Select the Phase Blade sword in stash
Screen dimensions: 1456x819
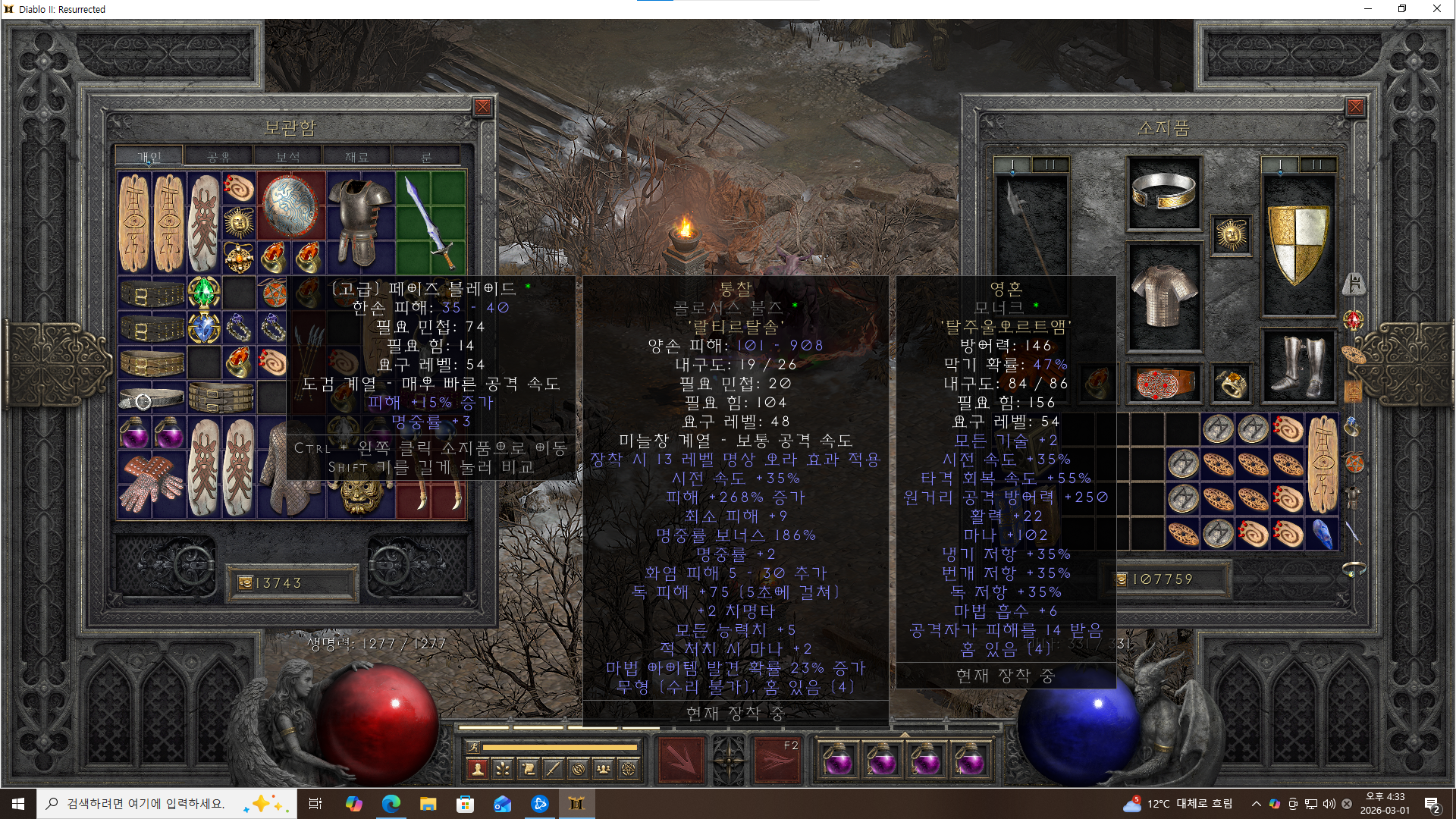pyautogui.click(x=429, y=221)
